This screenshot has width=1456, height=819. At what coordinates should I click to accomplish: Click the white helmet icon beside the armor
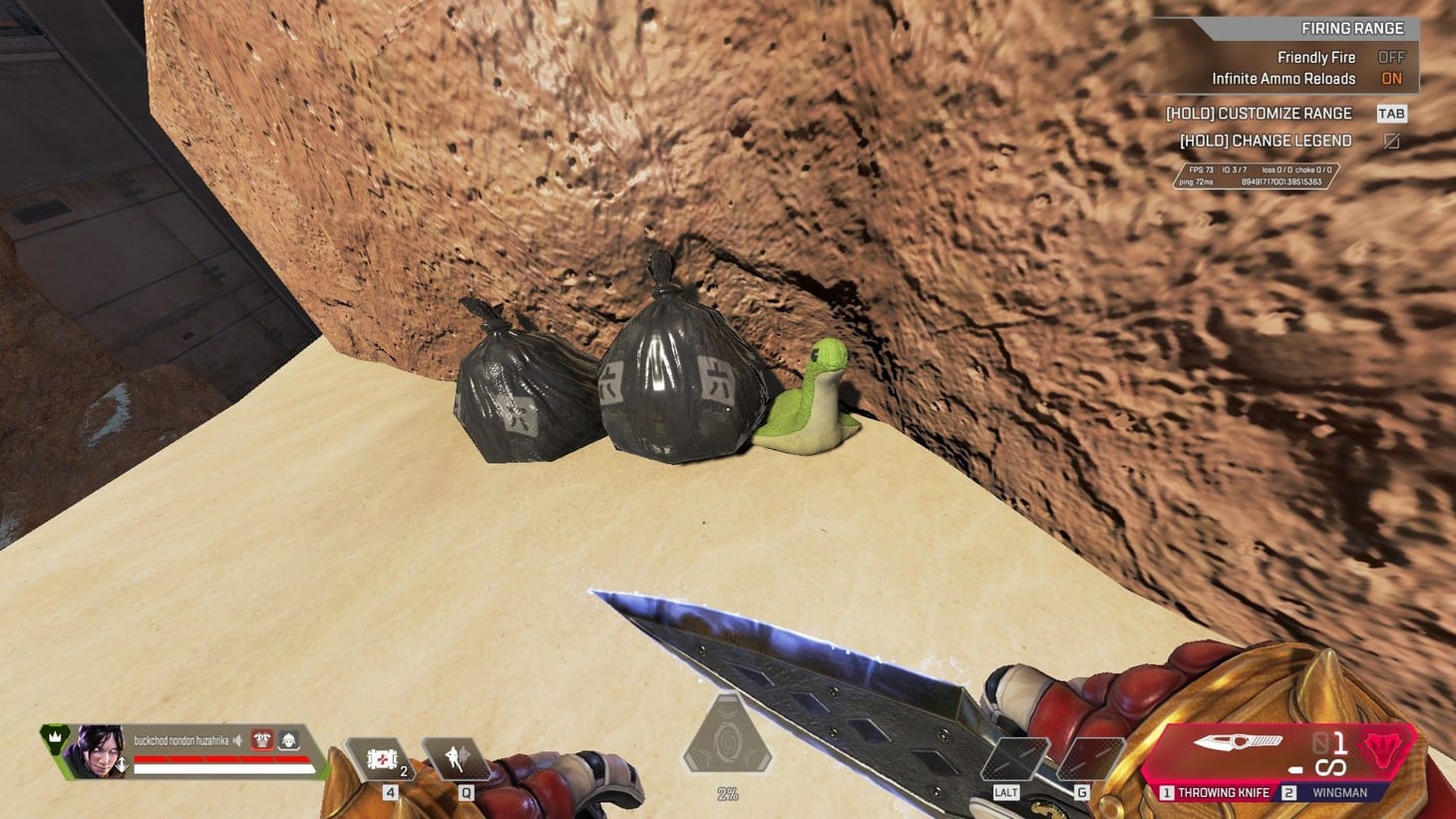pos(287,740)
